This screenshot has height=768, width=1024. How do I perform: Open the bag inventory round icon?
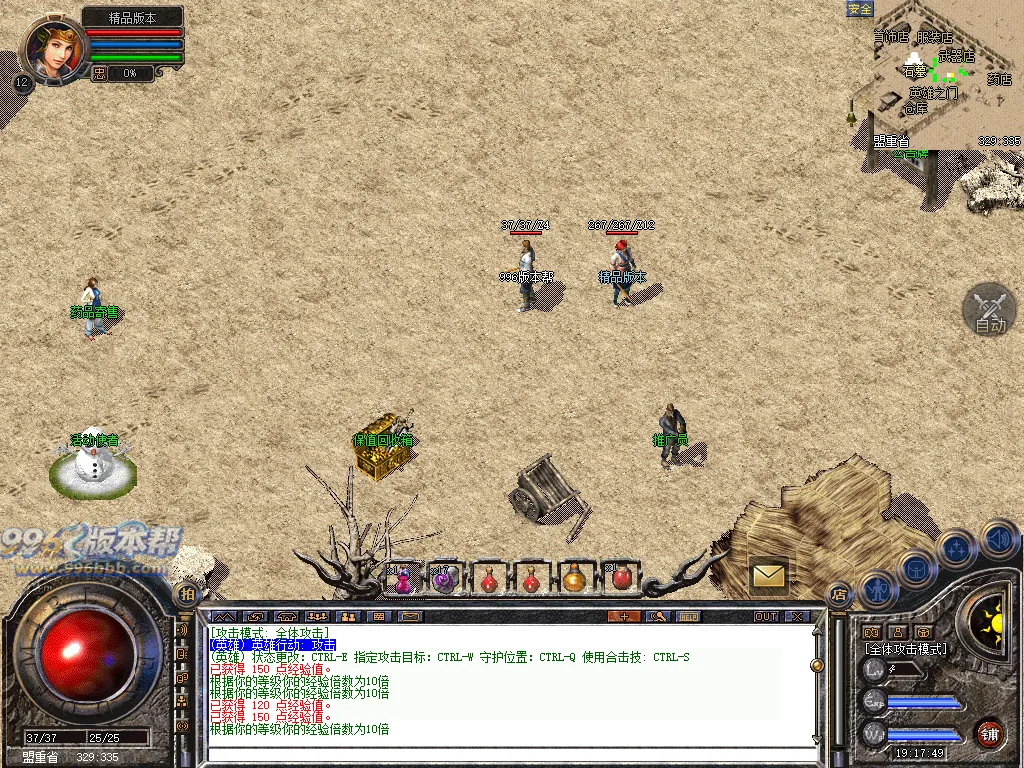pyautogui.click(x=916, y=569)
